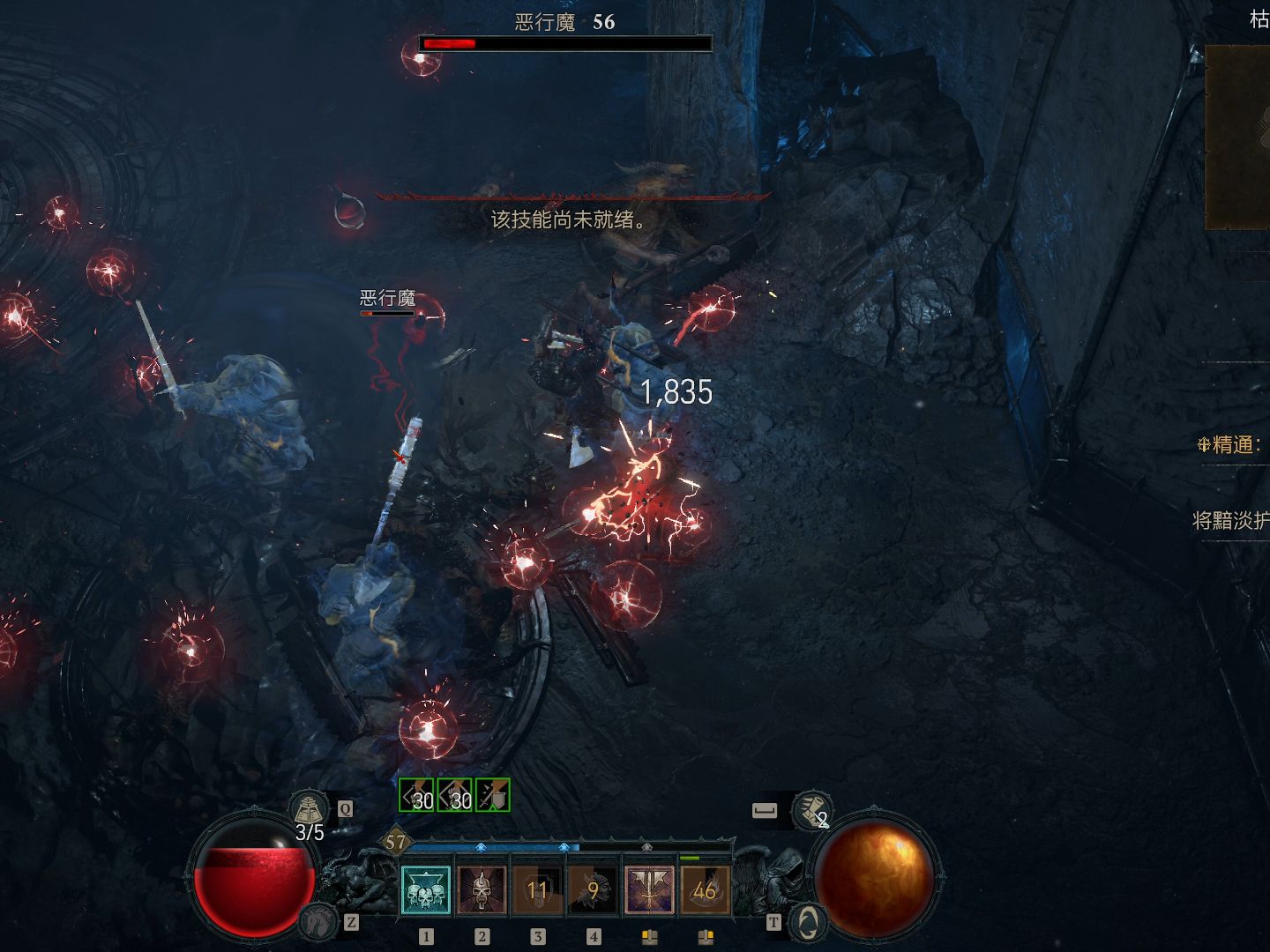
Task: Drink a healing potion (3/5 charges)
Action: (x=309, y=809)
